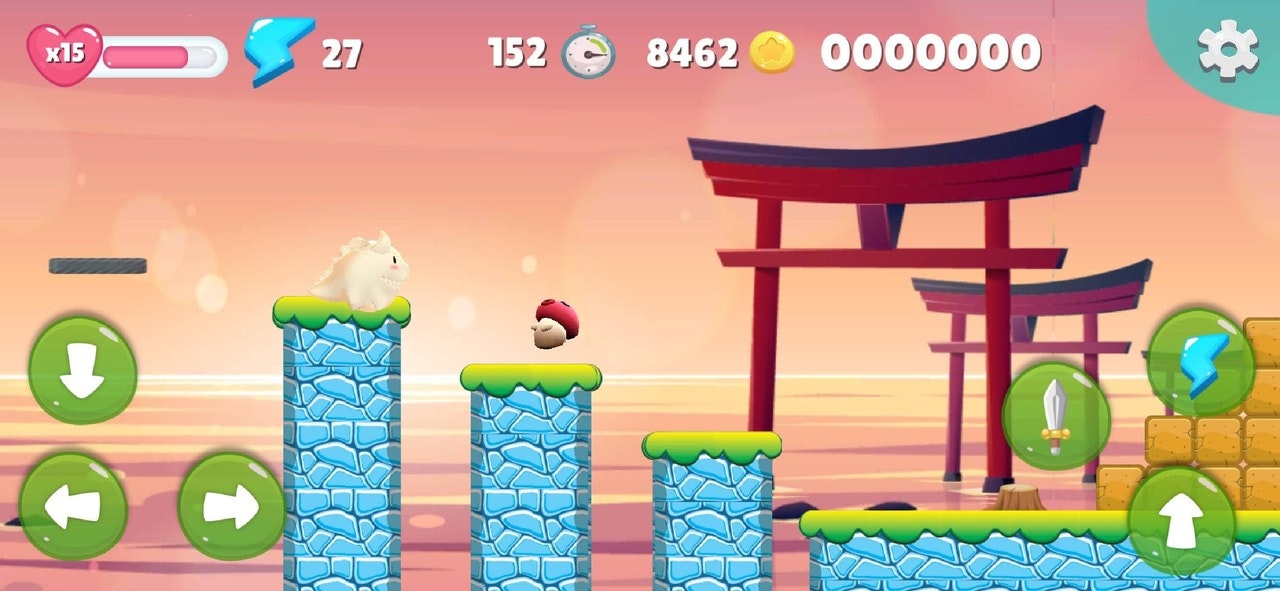Open the gear settings menu
This screenshot has height=591, width=1280.
click(1228, 50)
